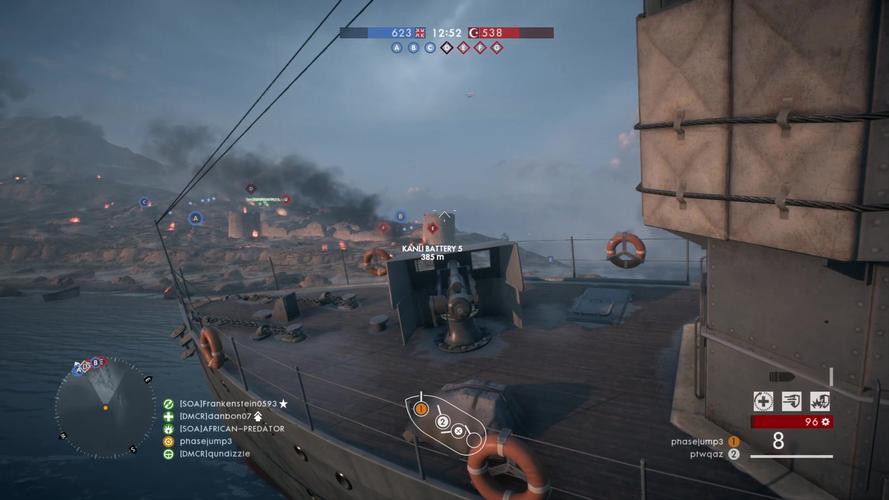Screen dimensions: 889x500
Task: Select enemy objective flag F in the top bar
Action: [x=480, y=48]
